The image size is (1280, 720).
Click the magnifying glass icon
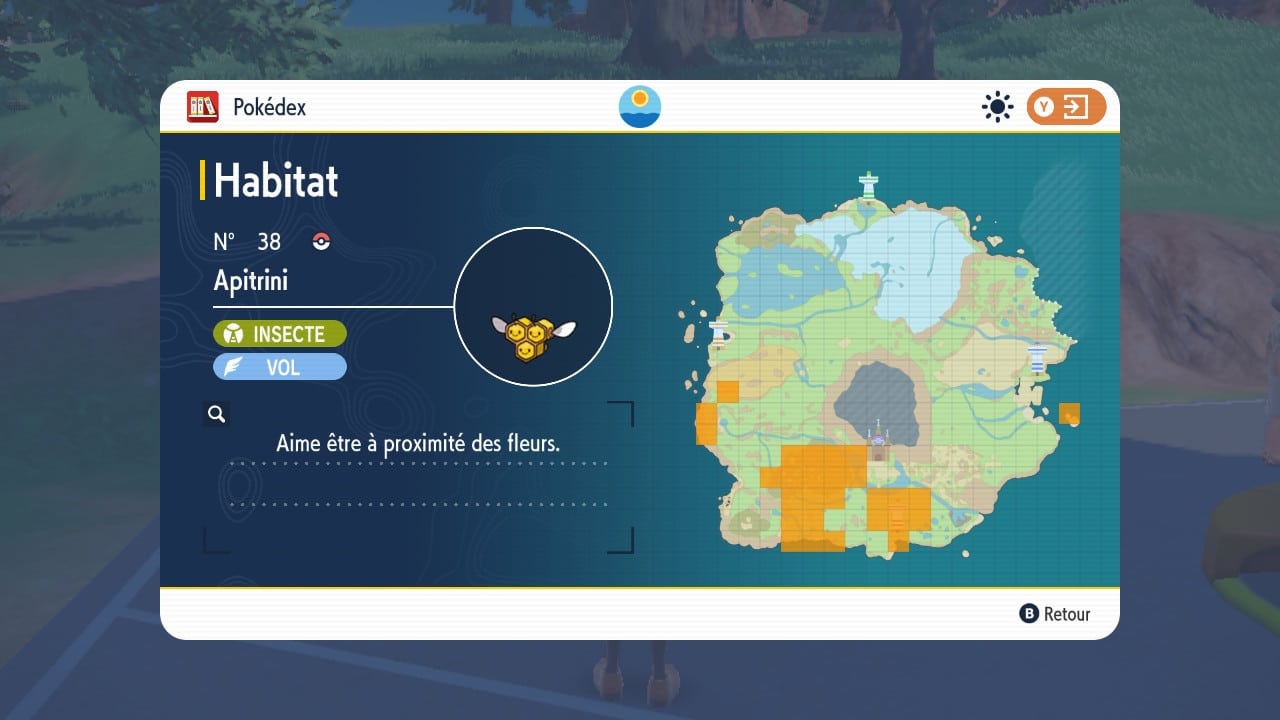(216, 414)
